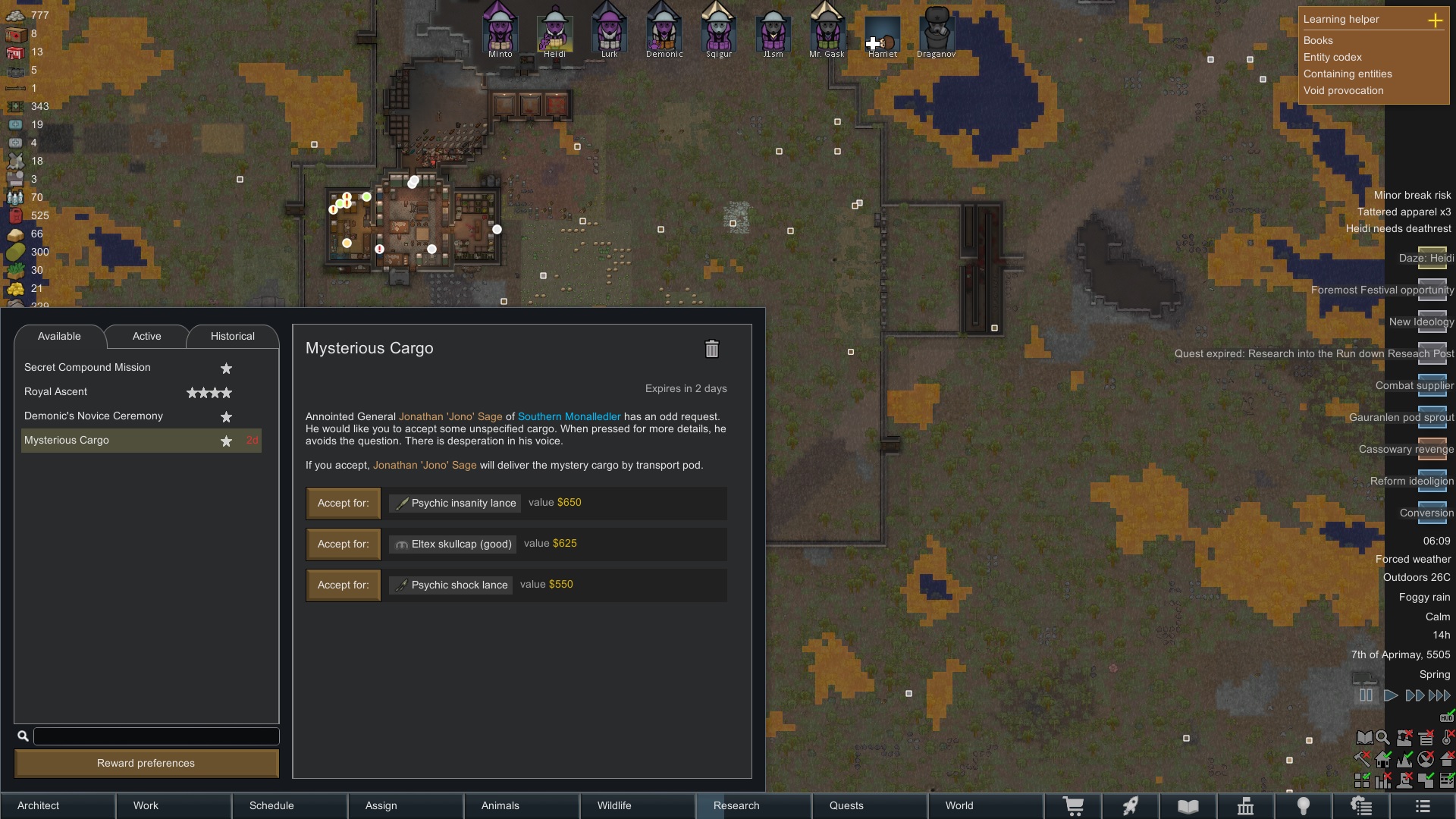This screenshot has height=819, width=1456.
Task: Open the World view
Action: click(959, 805)
